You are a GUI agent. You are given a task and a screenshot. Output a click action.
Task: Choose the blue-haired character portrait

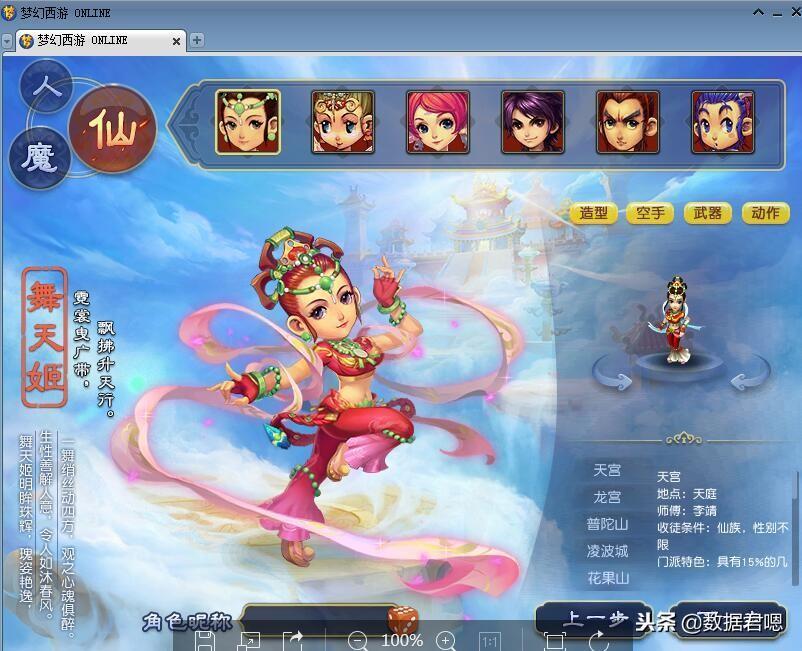(x=723, y=122)
